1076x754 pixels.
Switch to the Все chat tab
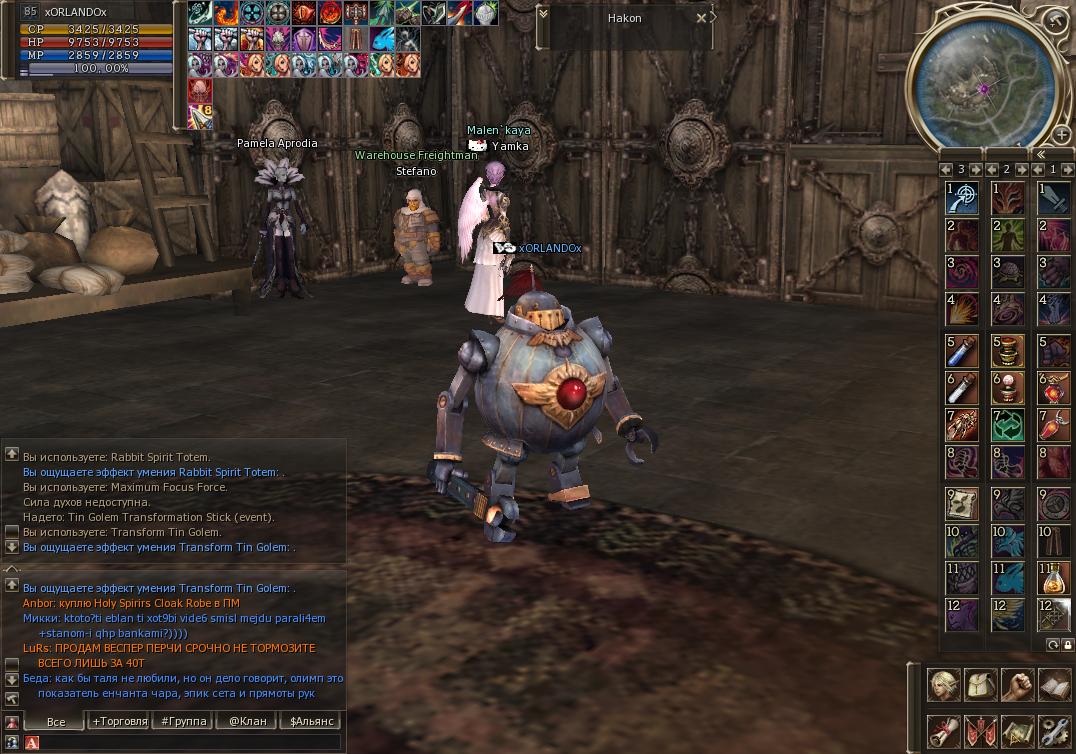tap(56, 721)
